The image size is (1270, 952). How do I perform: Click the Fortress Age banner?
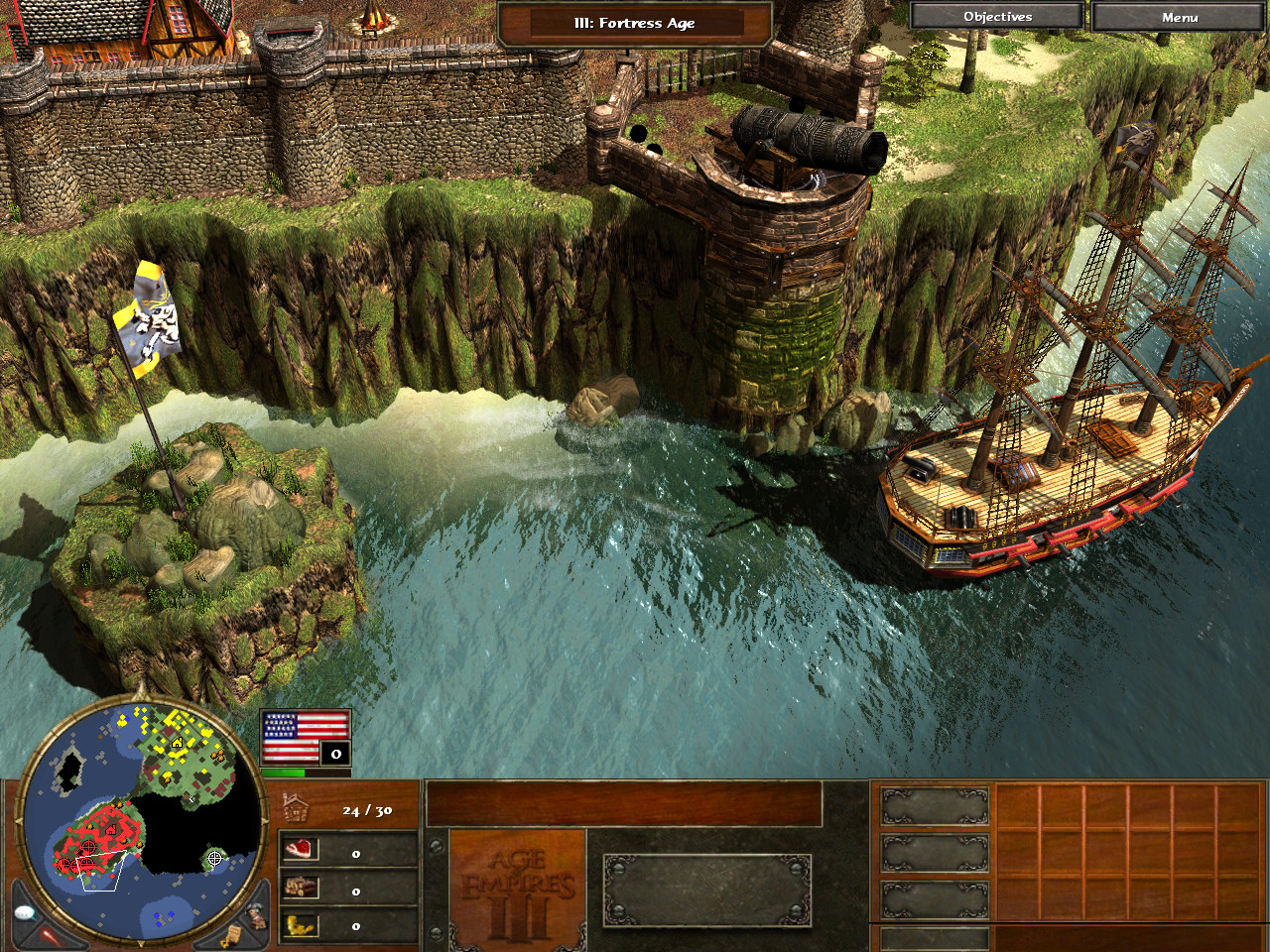click(x=635, y=23)
